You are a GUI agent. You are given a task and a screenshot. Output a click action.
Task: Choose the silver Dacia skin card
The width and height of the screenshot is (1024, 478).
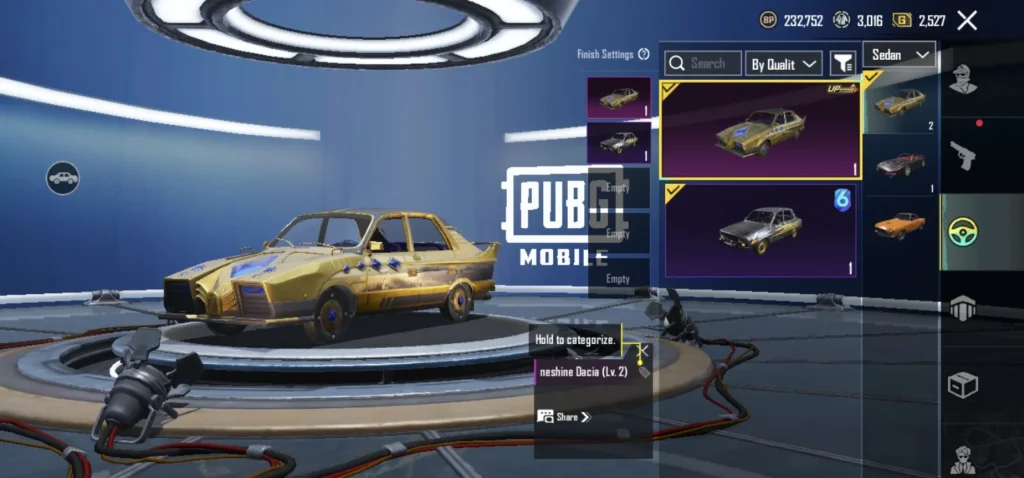[x=761, y=231]
